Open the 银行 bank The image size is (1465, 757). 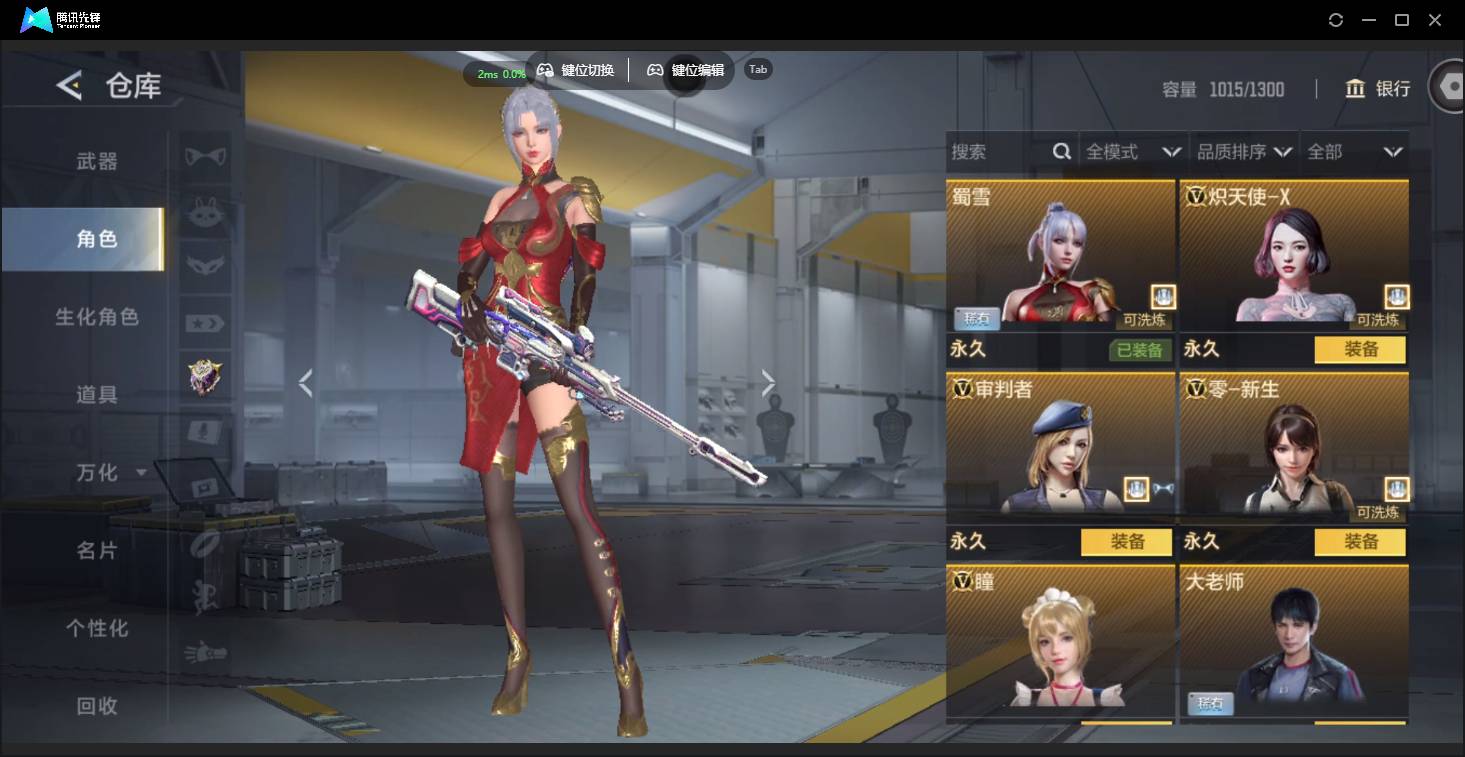(1378, 89)
